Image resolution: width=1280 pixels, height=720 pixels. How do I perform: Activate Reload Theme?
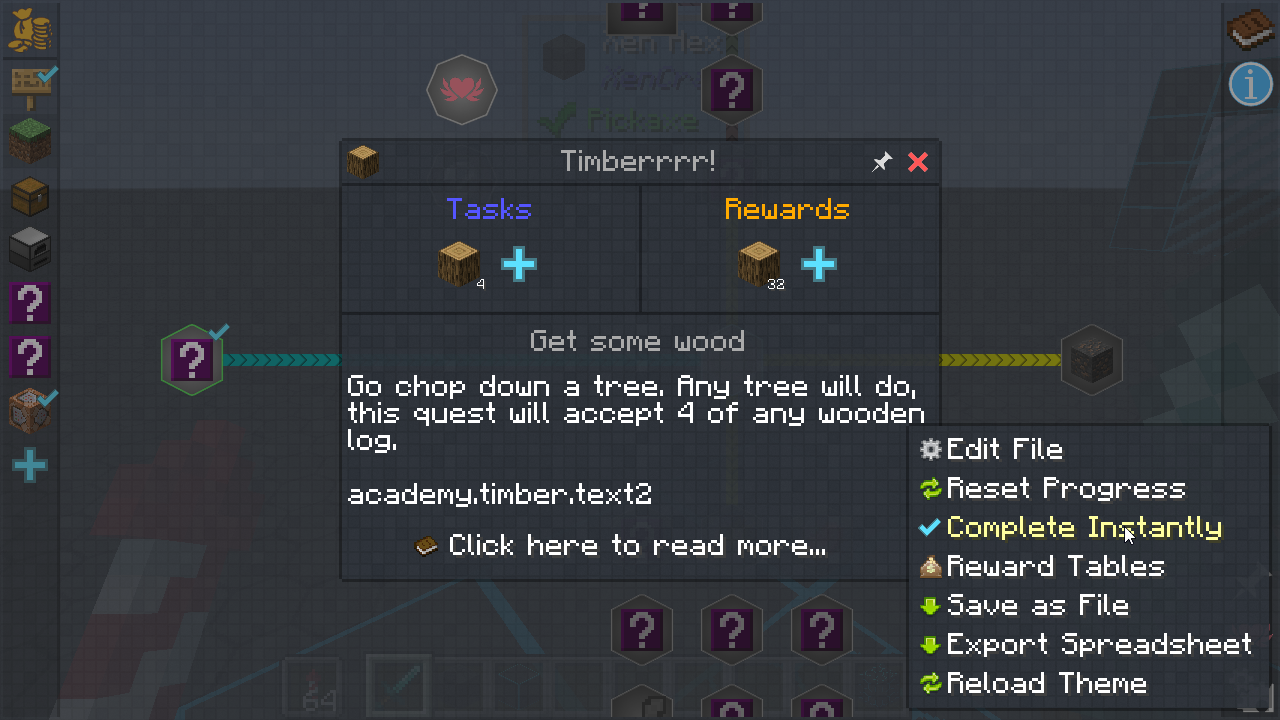(1046, 684)
